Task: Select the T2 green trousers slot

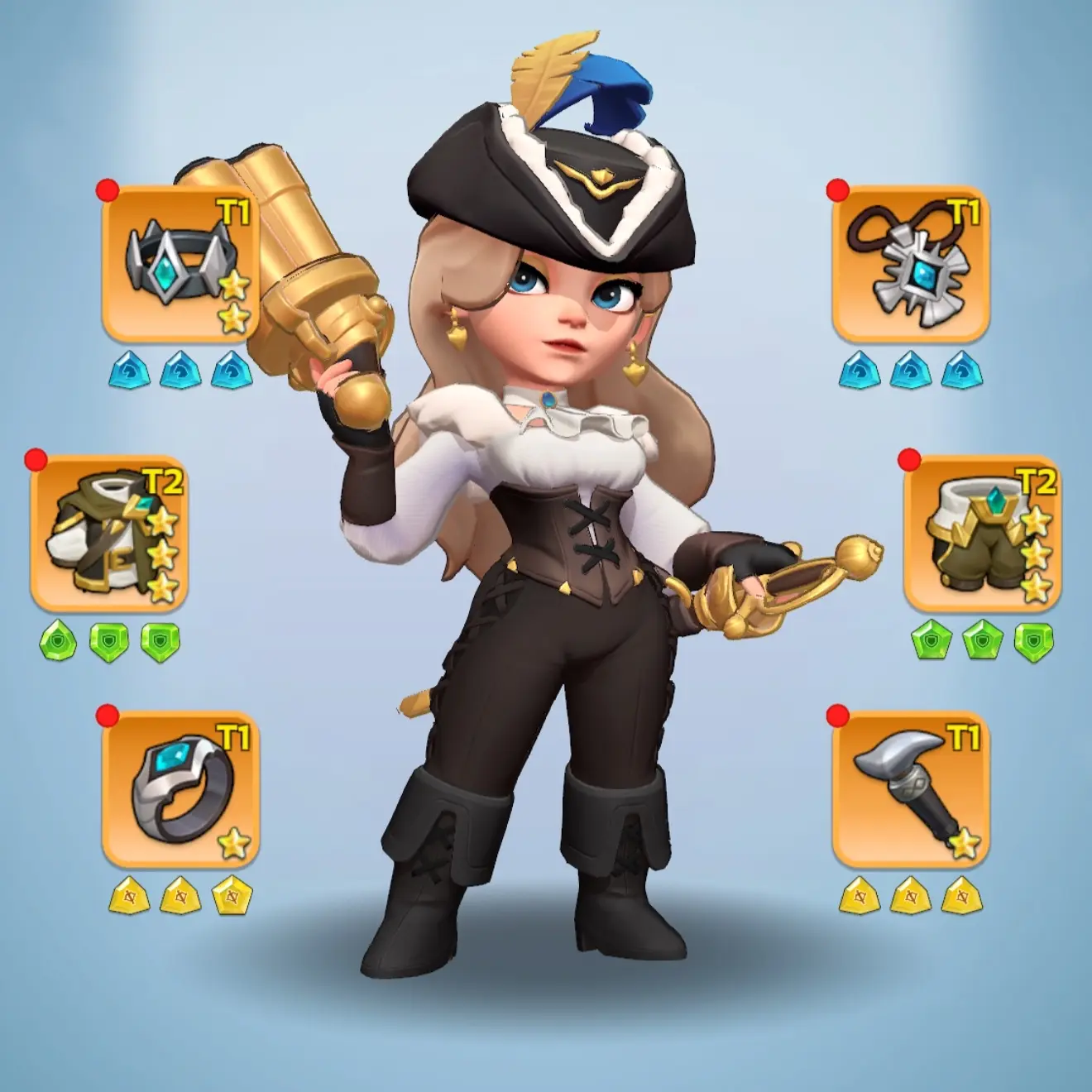Action: (x=982, y=534)
